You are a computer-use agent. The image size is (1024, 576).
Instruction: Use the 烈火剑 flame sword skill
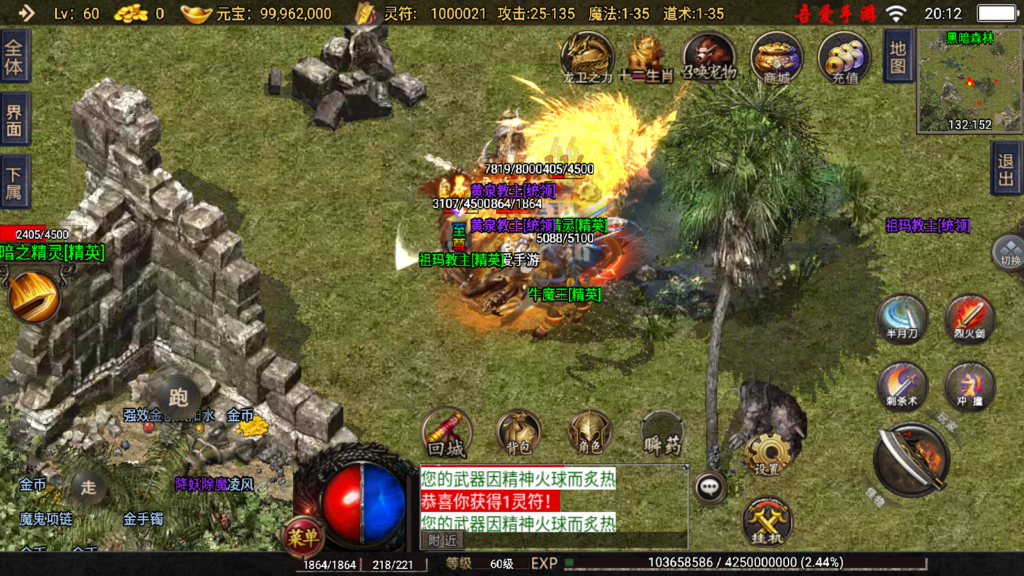(x=969, y=318)
